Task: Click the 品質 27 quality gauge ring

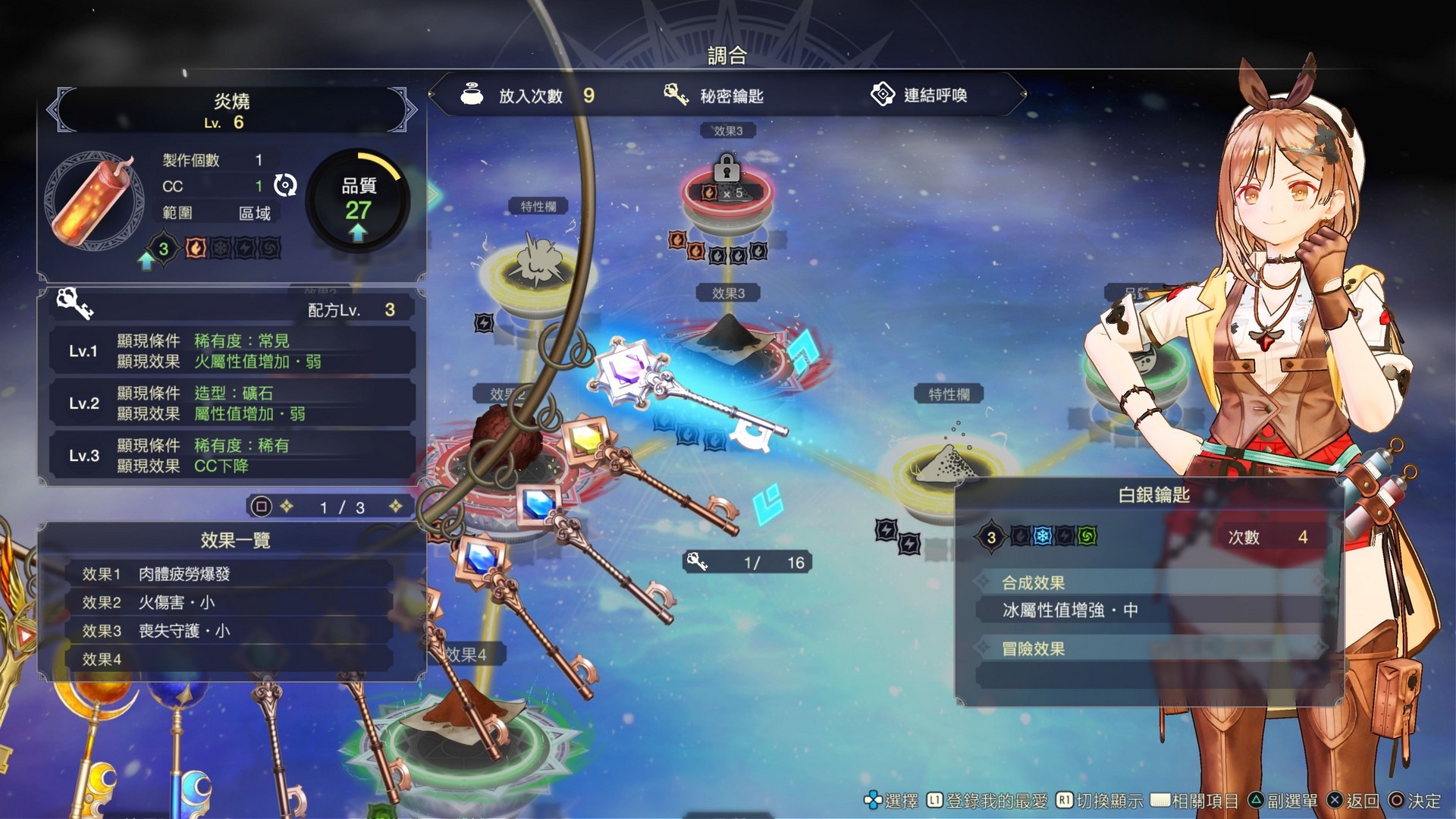Action: [358, 205]
